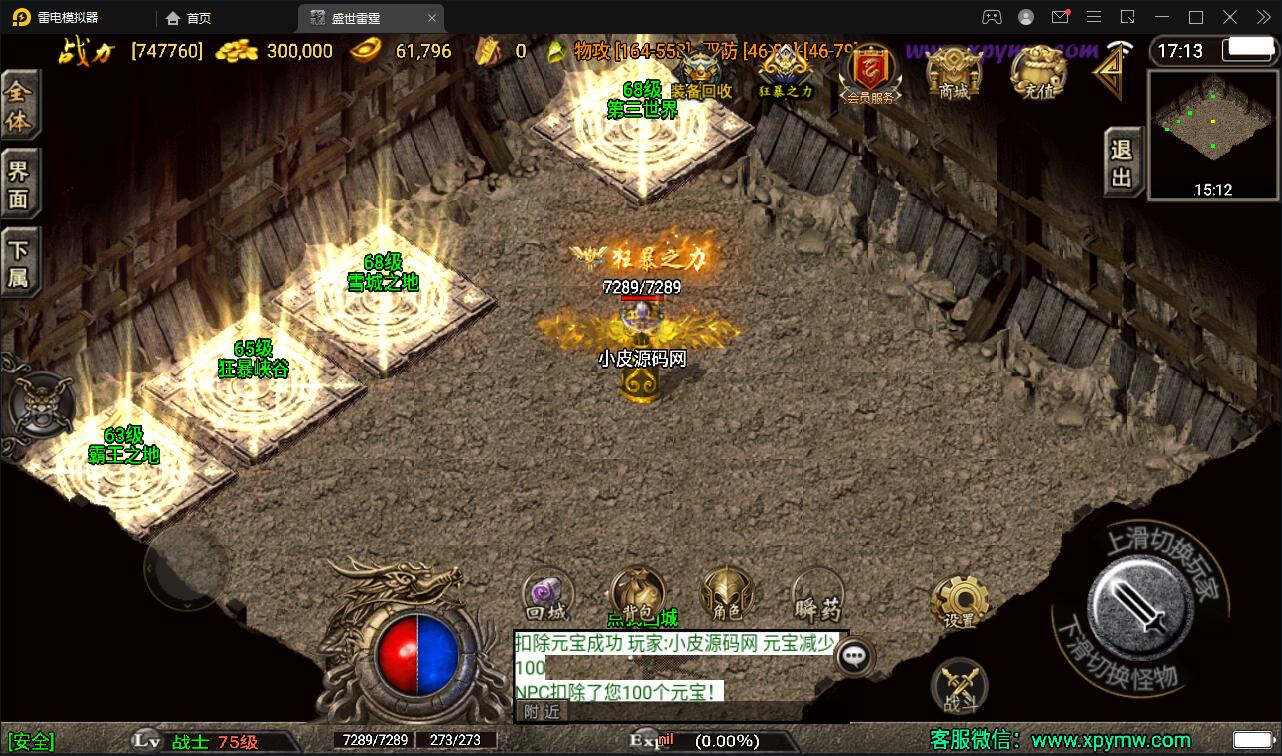The width and height of the screenshot is (1282, 756).
Task: Switch the 附近 nearby chat channel
Action: [541, 711]
